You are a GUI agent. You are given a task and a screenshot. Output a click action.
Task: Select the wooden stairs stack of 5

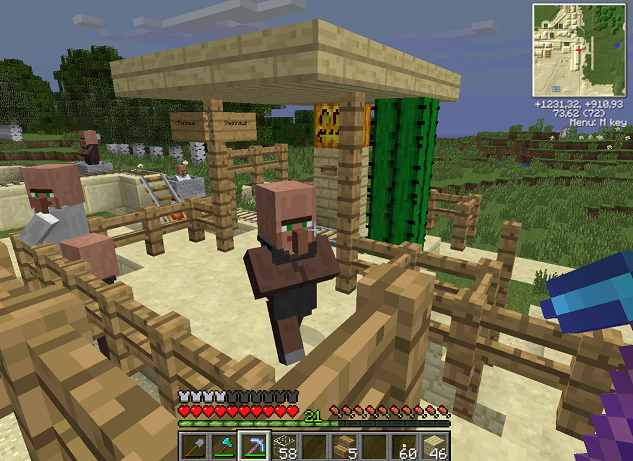(344, 446)
